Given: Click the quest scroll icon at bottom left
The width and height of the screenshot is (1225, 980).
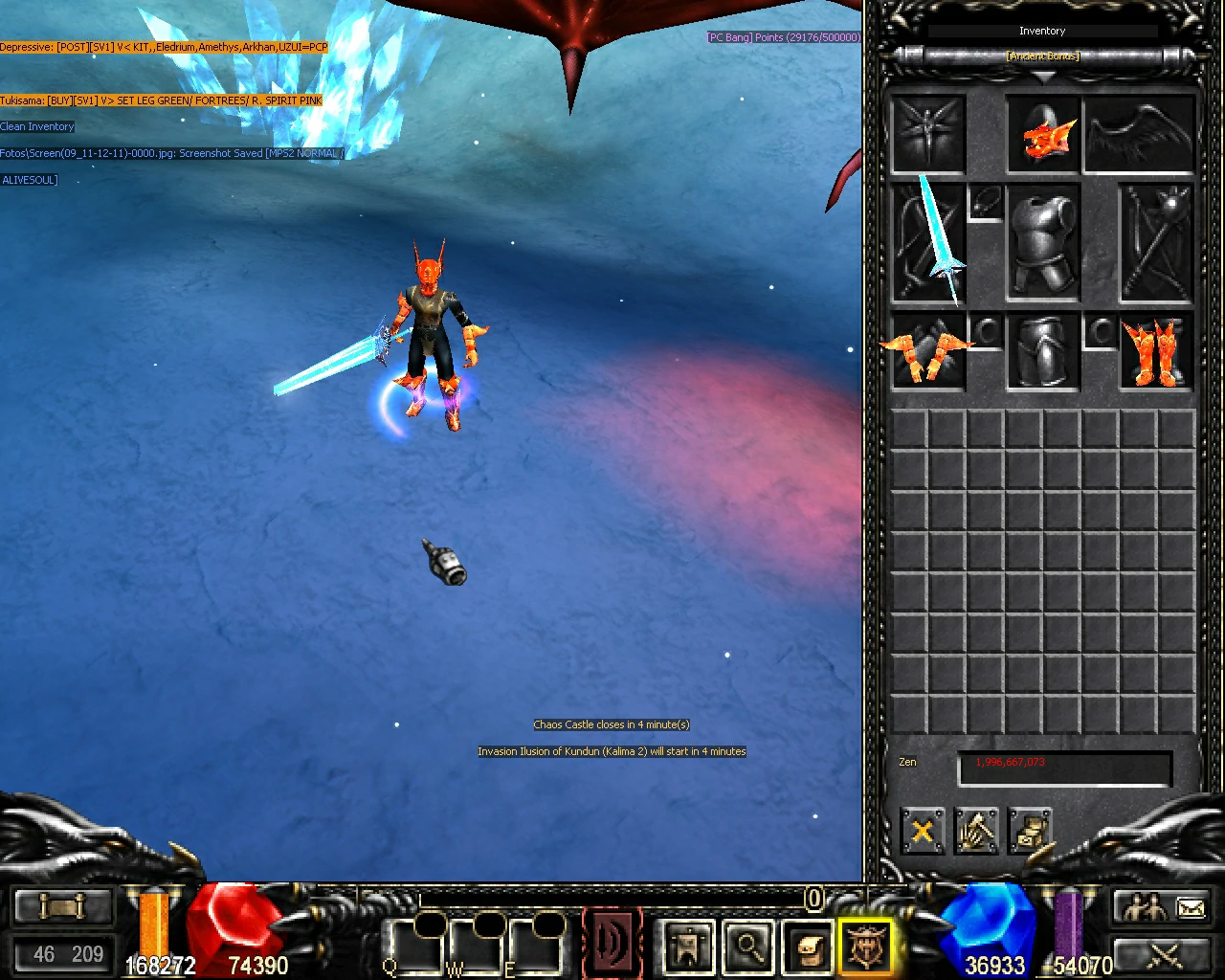Looking at the screenshot, I should [62, 905].
